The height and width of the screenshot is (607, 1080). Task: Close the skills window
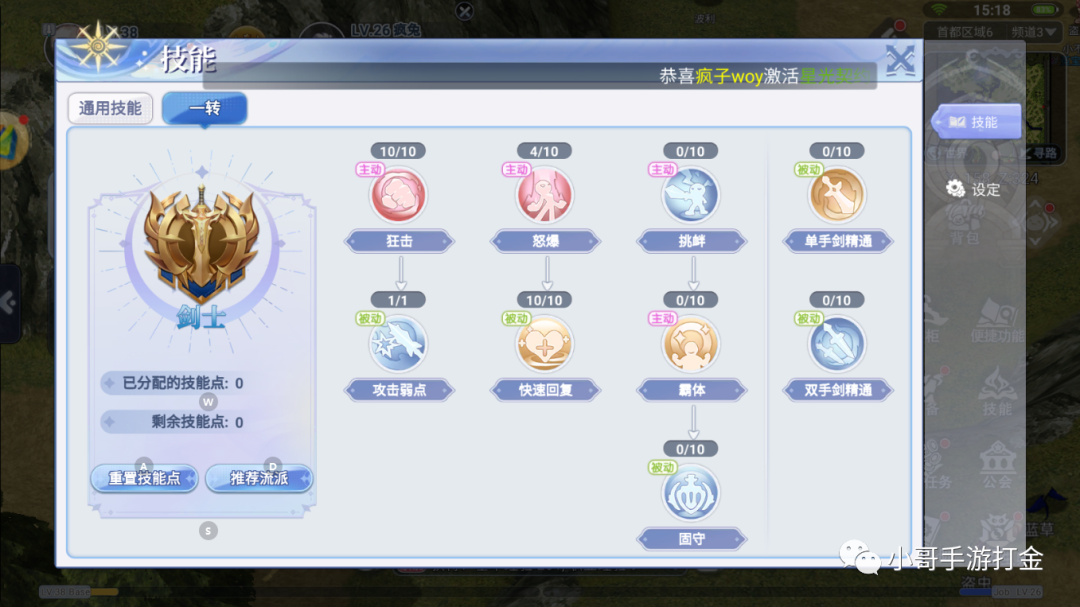click(900, 60)
